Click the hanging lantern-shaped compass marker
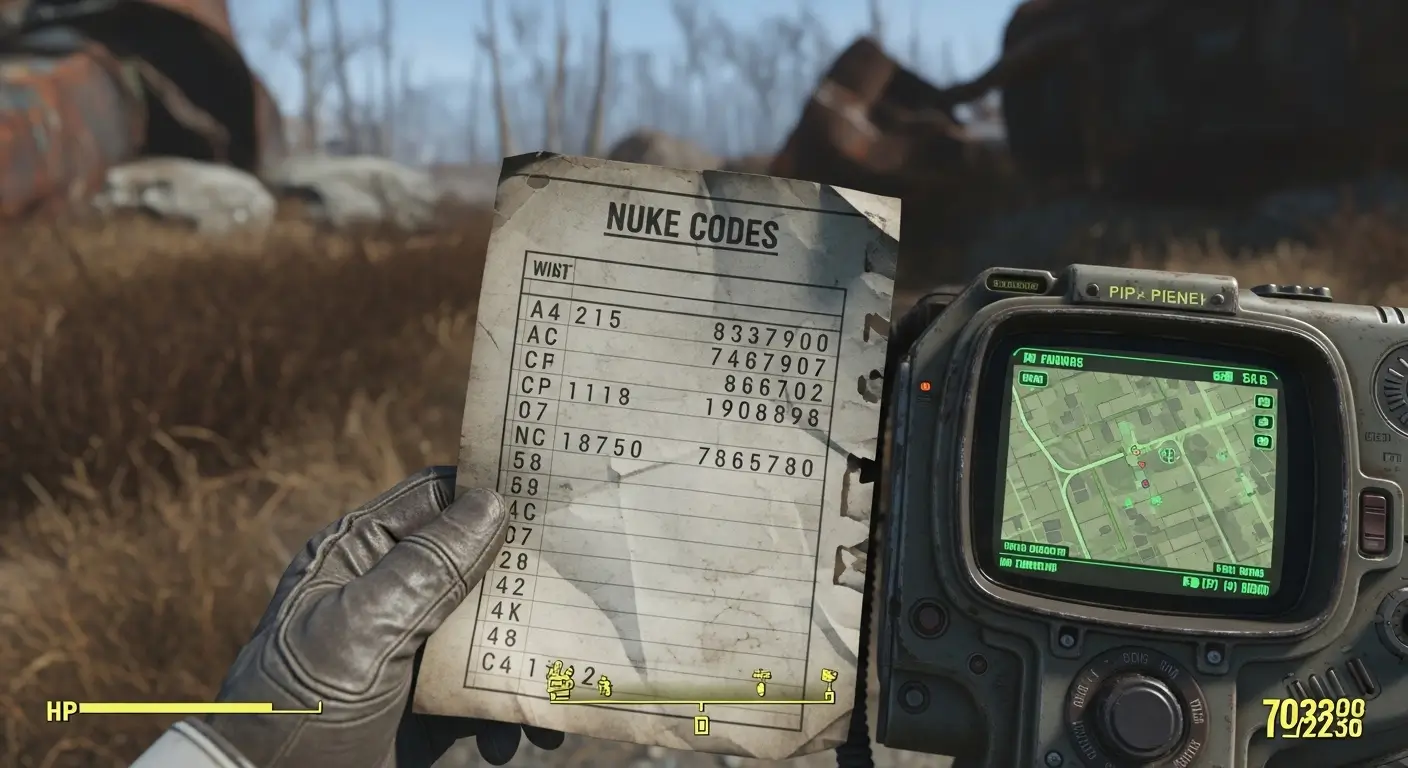 (x=761, y=682)
